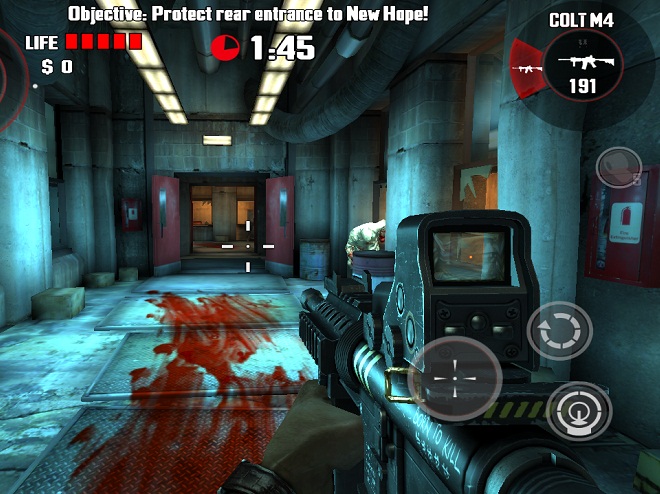This screenshot has width=660, height=494.
Task: Switch to the secondary weapon on red segment
Action: point(525,68)
